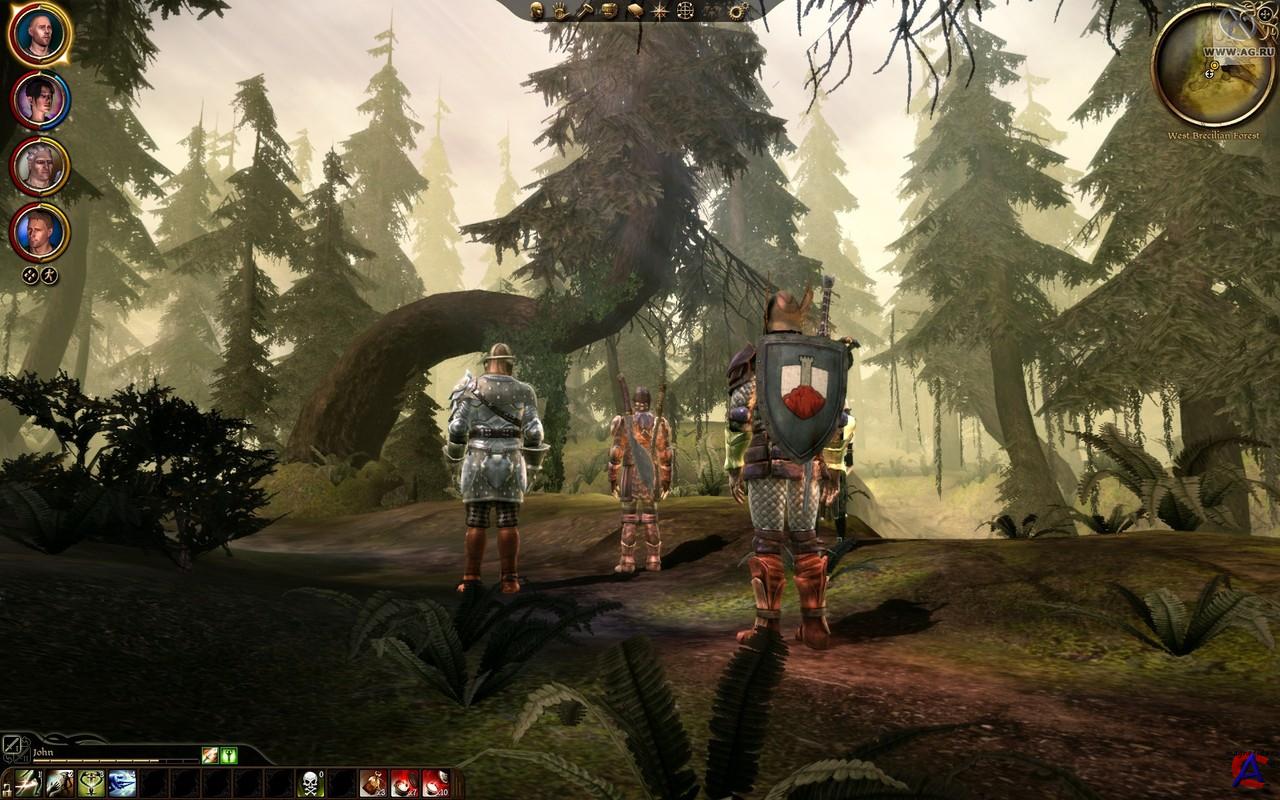Image resolution: width=1280 pixels, height=800 pixels.
Task: Open the inventory chest icon
Action: (x=609, y=11)
